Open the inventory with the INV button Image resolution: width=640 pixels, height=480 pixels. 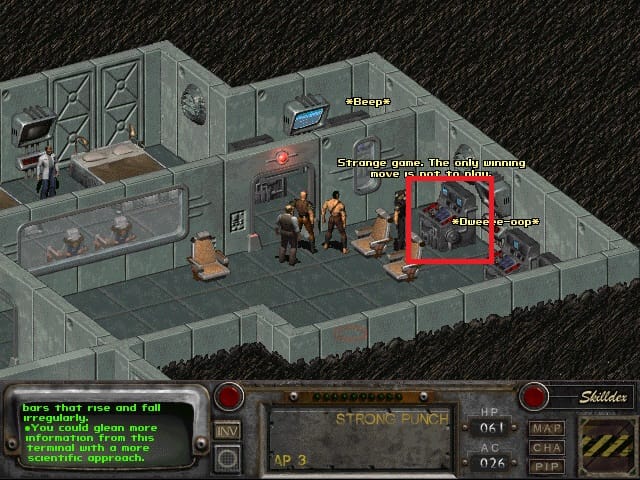(228, 431)
